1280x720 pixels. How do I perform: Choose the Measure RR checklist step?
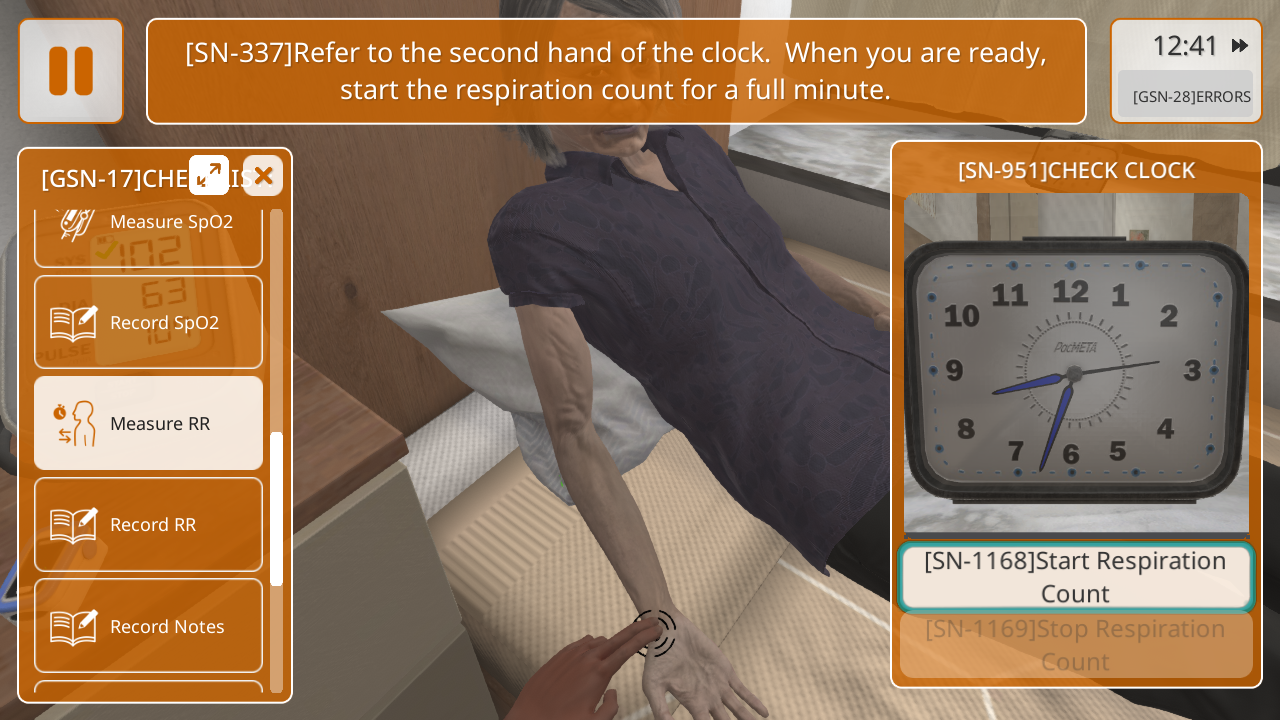pos(149,423)
